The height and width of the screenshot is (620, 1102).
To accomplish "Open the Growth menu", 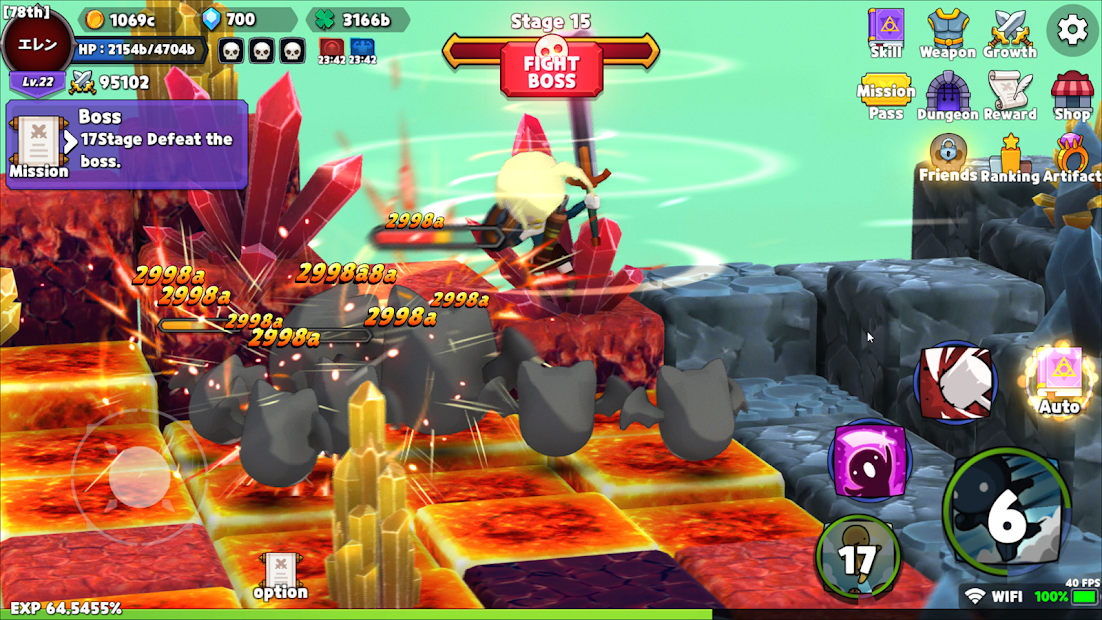I will 1009,32.
